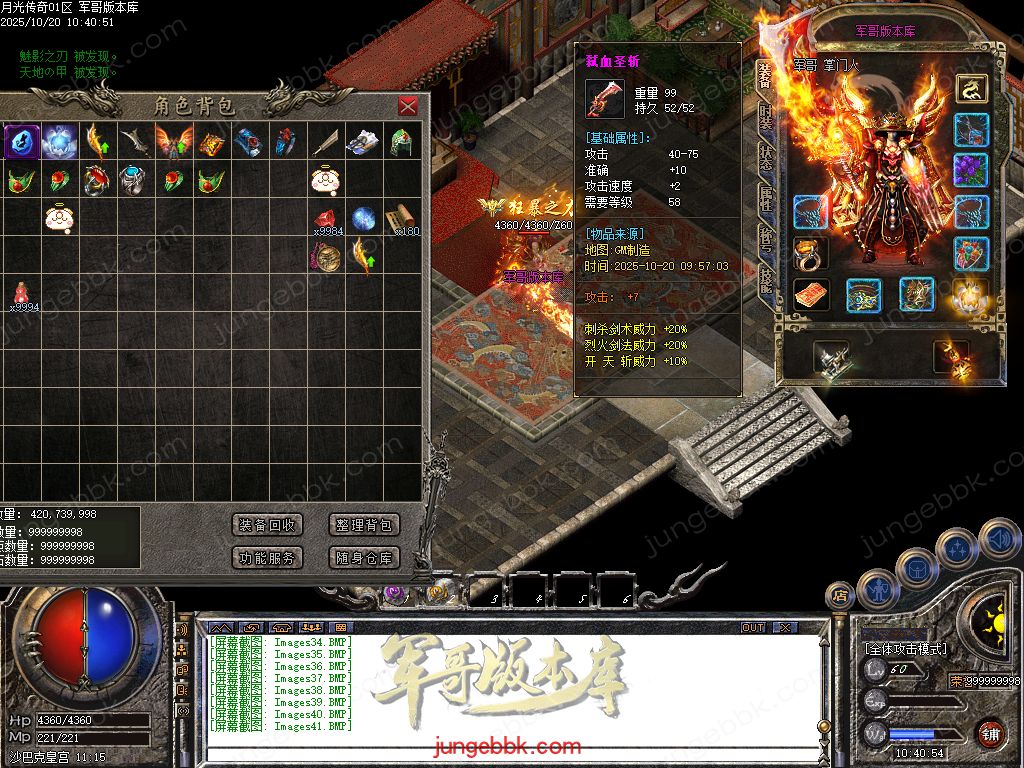1024x768 pixels.
Task: Switch to the 状态 status tab
Action: [x=765, y=158]
